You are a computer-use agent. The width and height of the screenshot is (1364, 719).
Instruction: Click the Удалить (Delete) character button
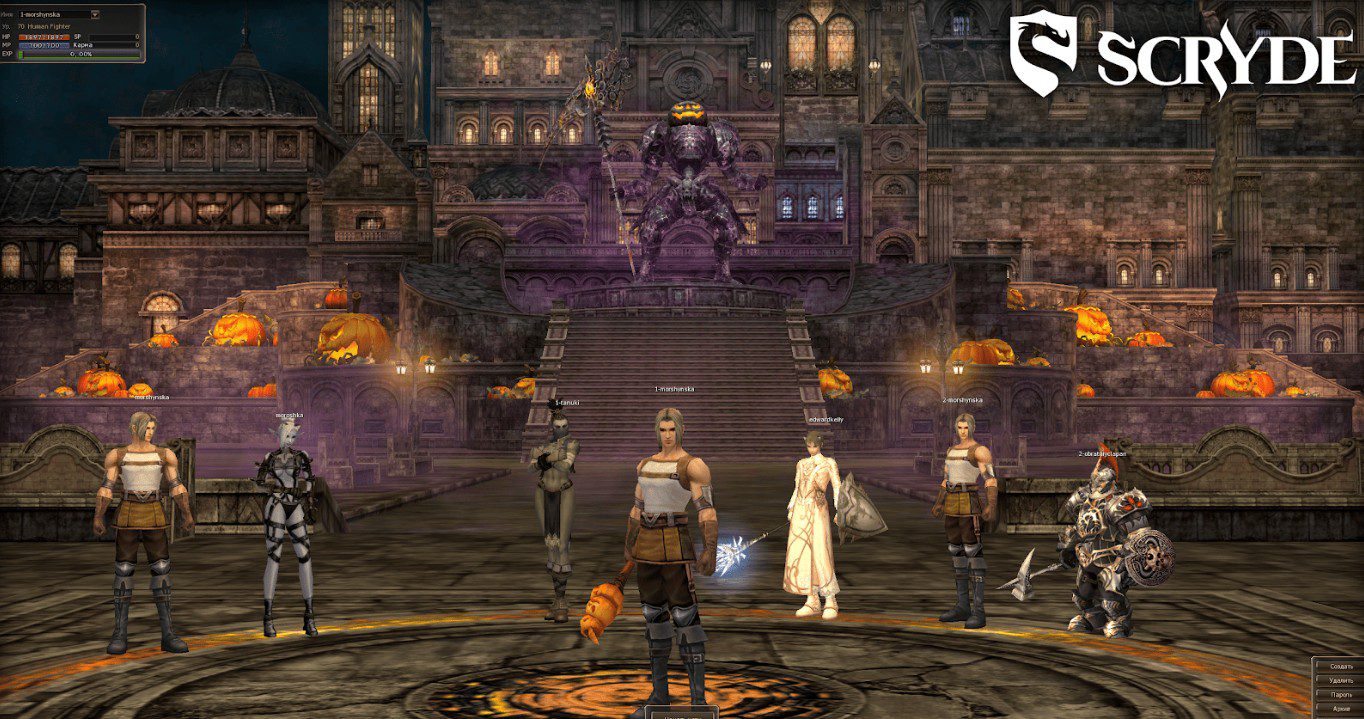click(1339, 680)
